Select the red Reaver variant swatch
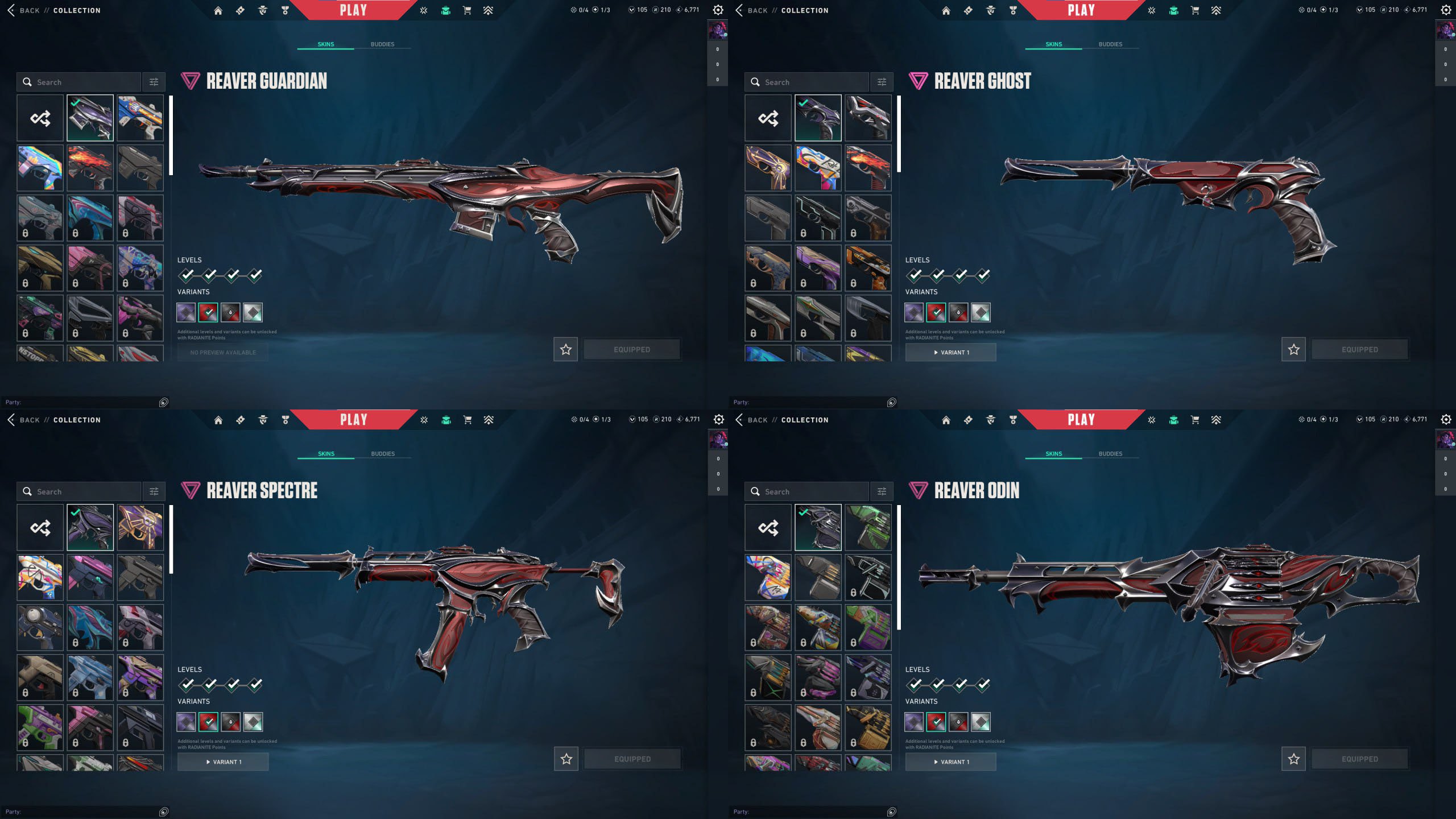1456x819 pixels. click(208, 312)
